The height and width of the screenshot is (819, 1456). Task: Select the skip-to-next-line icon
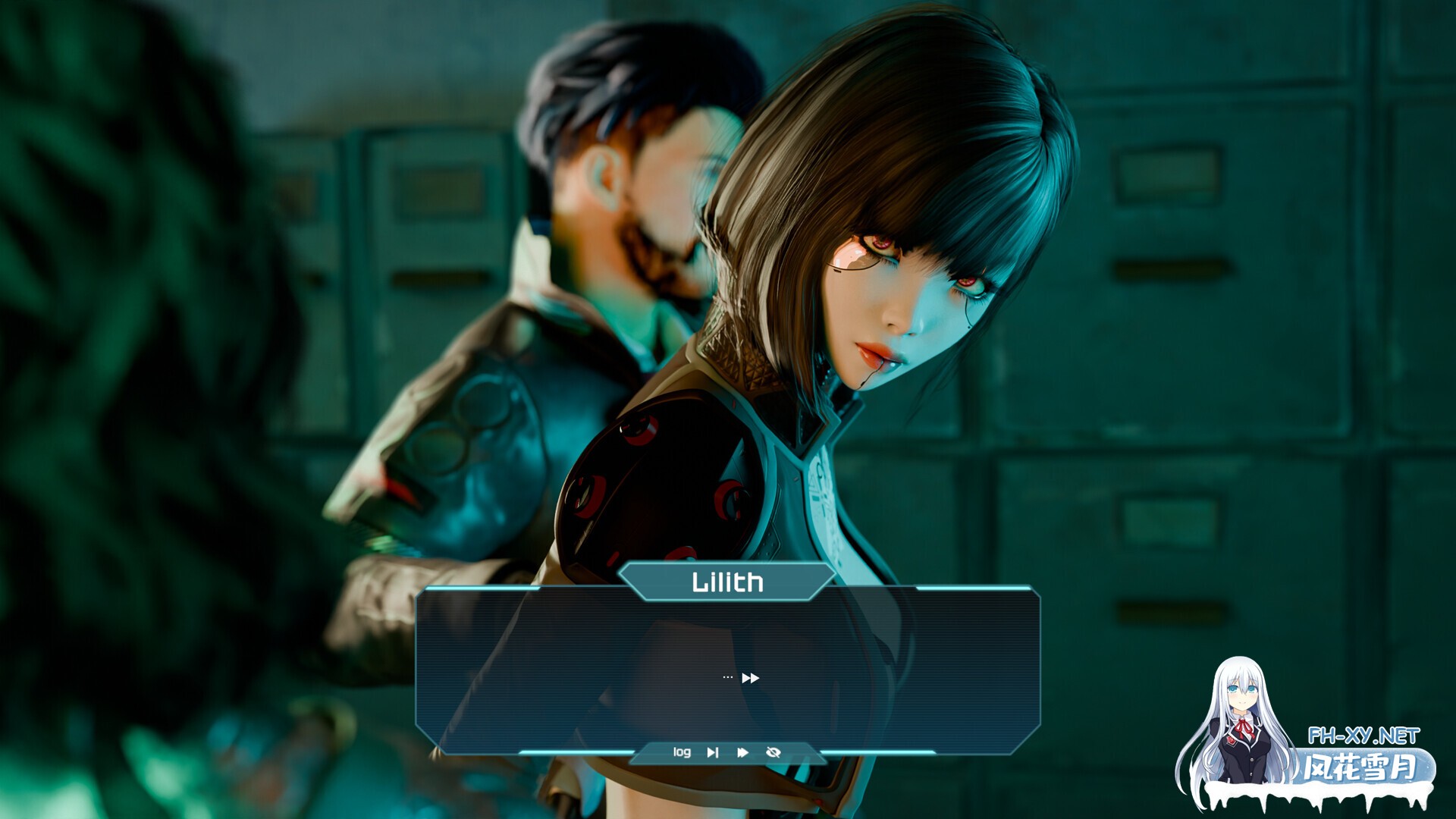tap(713, 752)
